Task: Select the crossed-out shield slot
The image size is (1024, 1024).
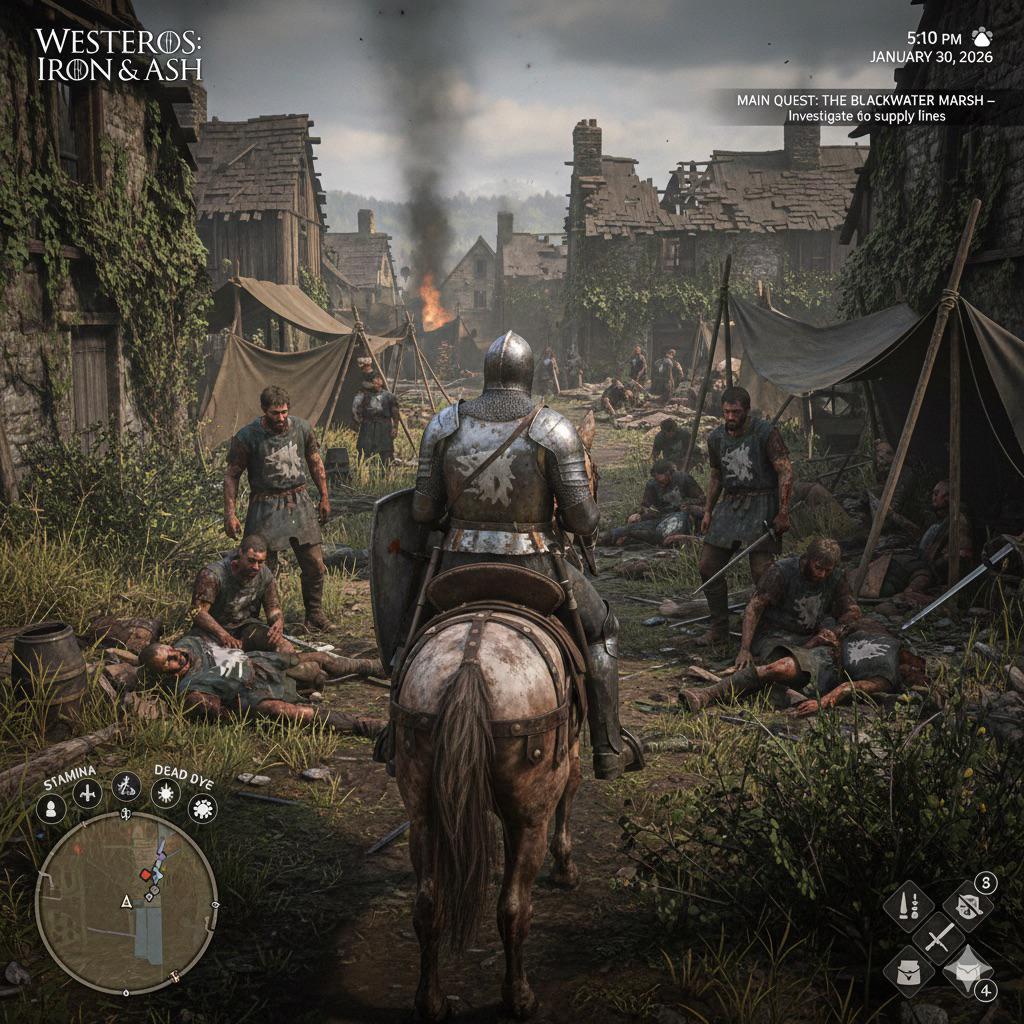Action: (x=967, y=908)
